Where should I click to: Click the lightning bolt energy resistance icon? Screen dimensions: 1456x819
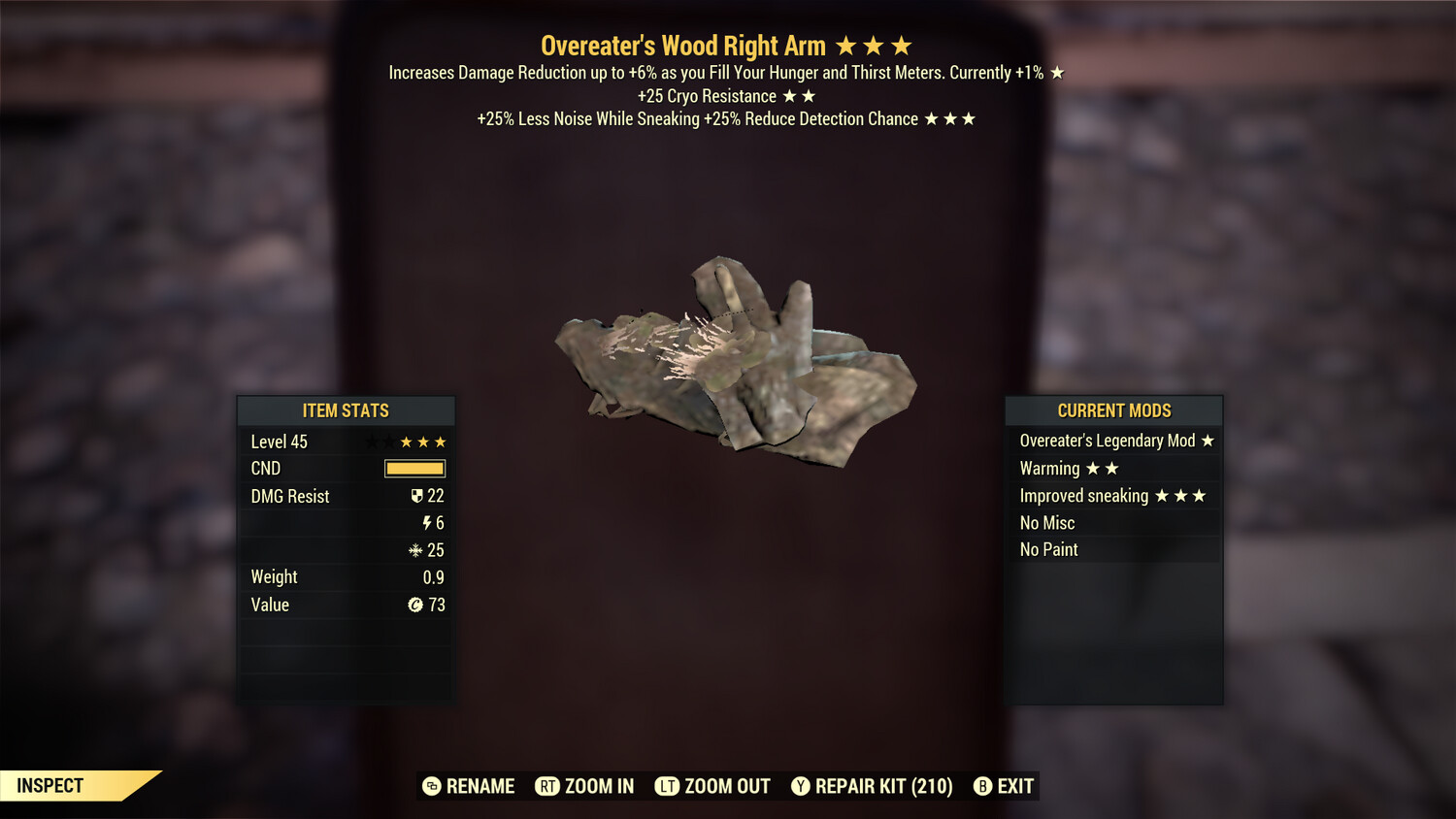pyautogui.click(x=429, y=522)
